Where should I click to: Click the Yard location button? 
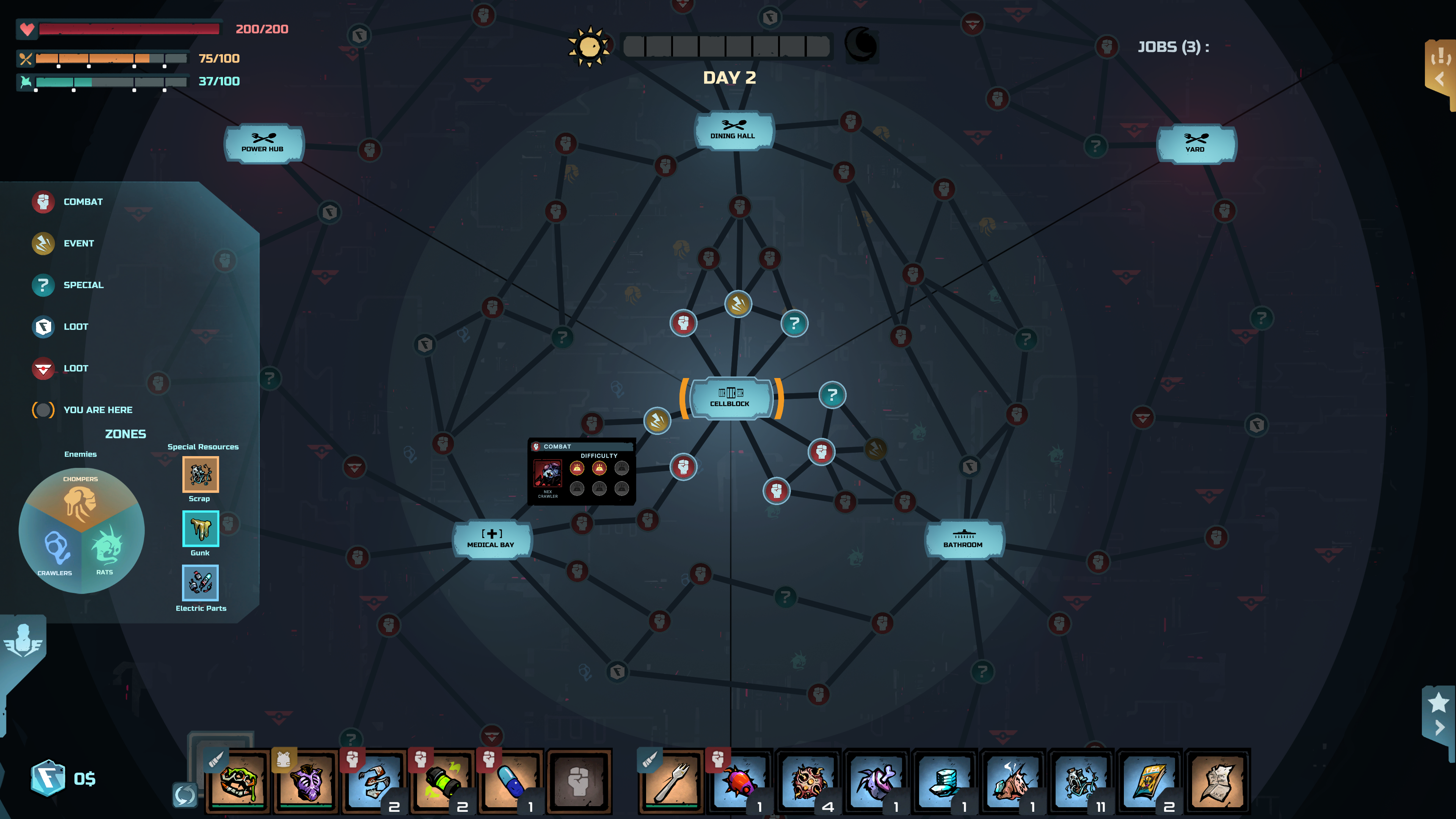(1196, 145)
